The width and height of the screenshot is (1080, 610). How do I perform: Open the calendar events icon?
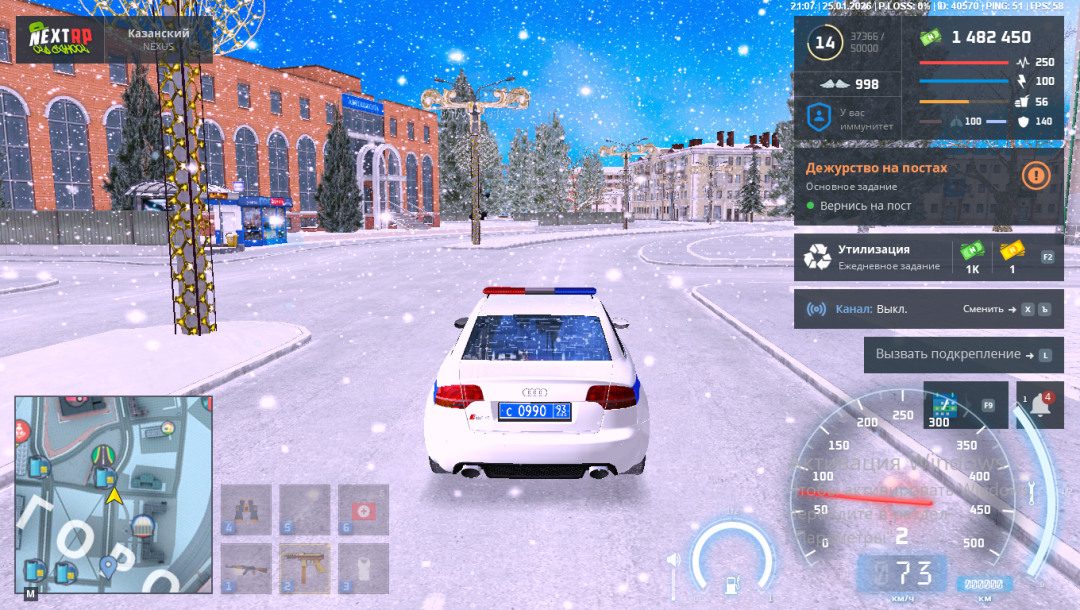point(944,406)
